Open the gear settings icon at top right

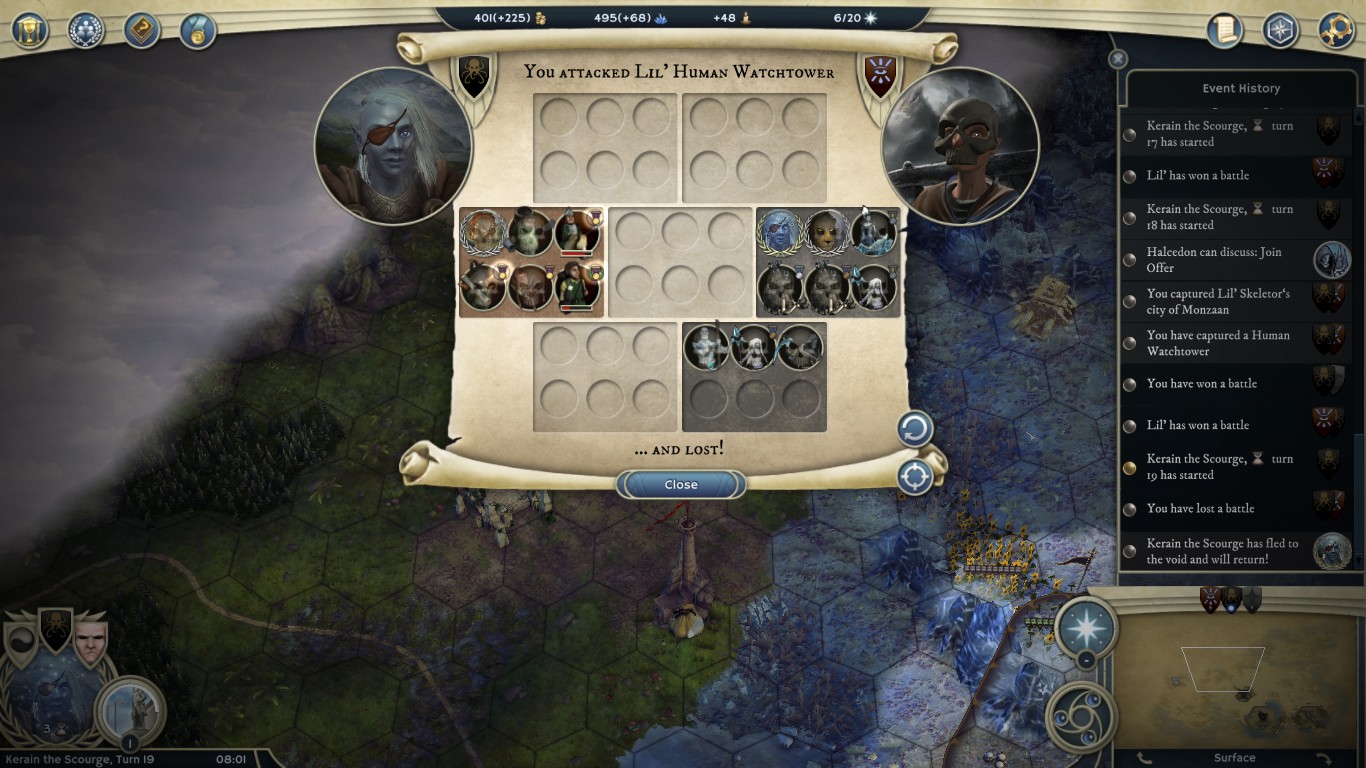[x=1336, y=30]
